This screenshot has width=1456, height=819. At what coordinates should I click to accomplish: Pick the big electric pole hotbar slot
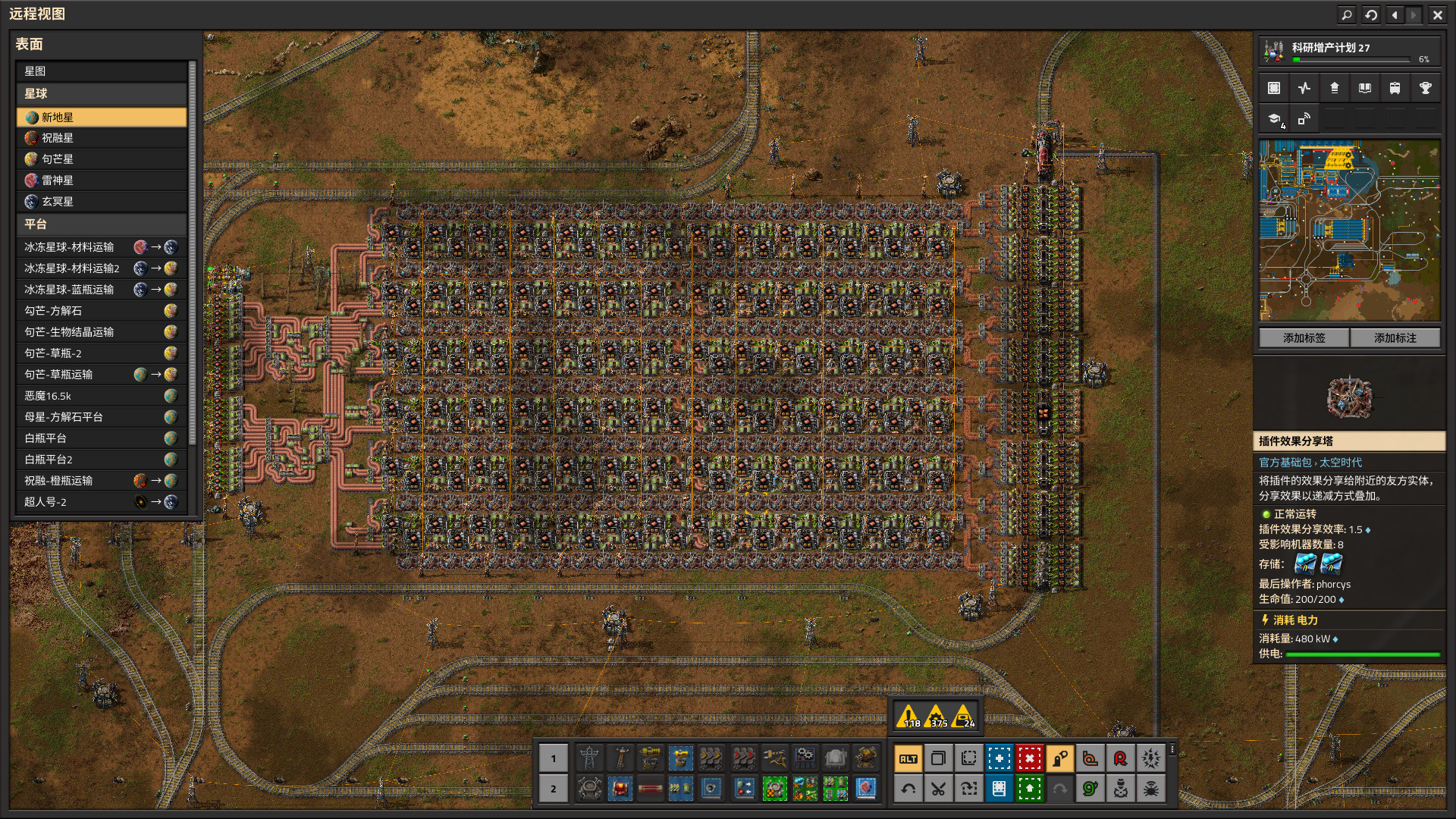(589, 758)
